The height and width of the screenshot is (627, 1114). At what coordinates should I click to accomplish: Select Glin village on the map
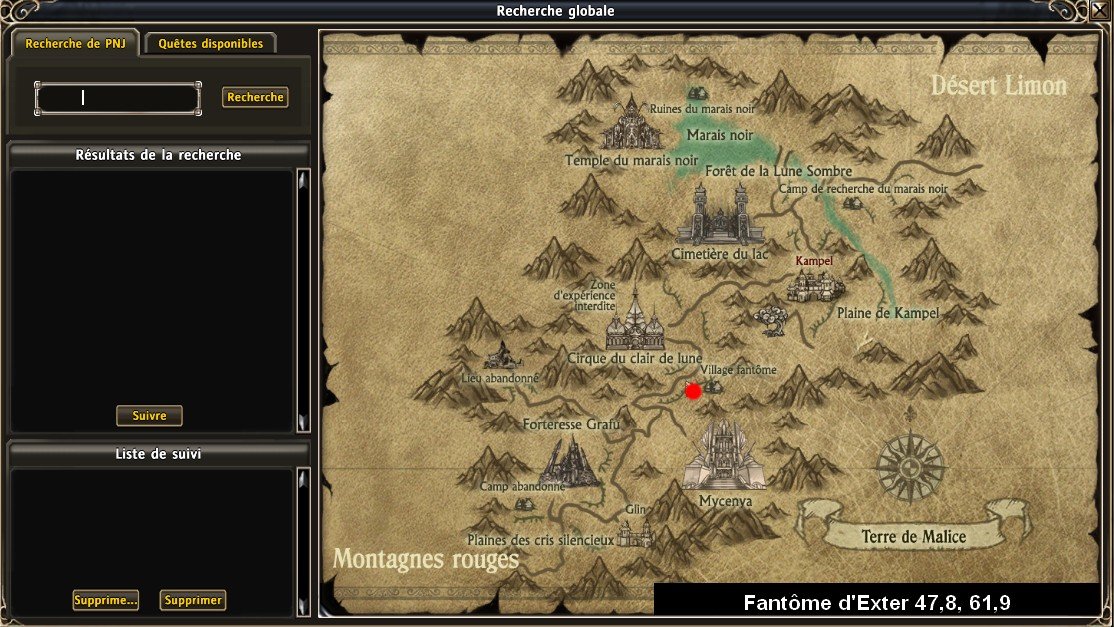(635, 530)
